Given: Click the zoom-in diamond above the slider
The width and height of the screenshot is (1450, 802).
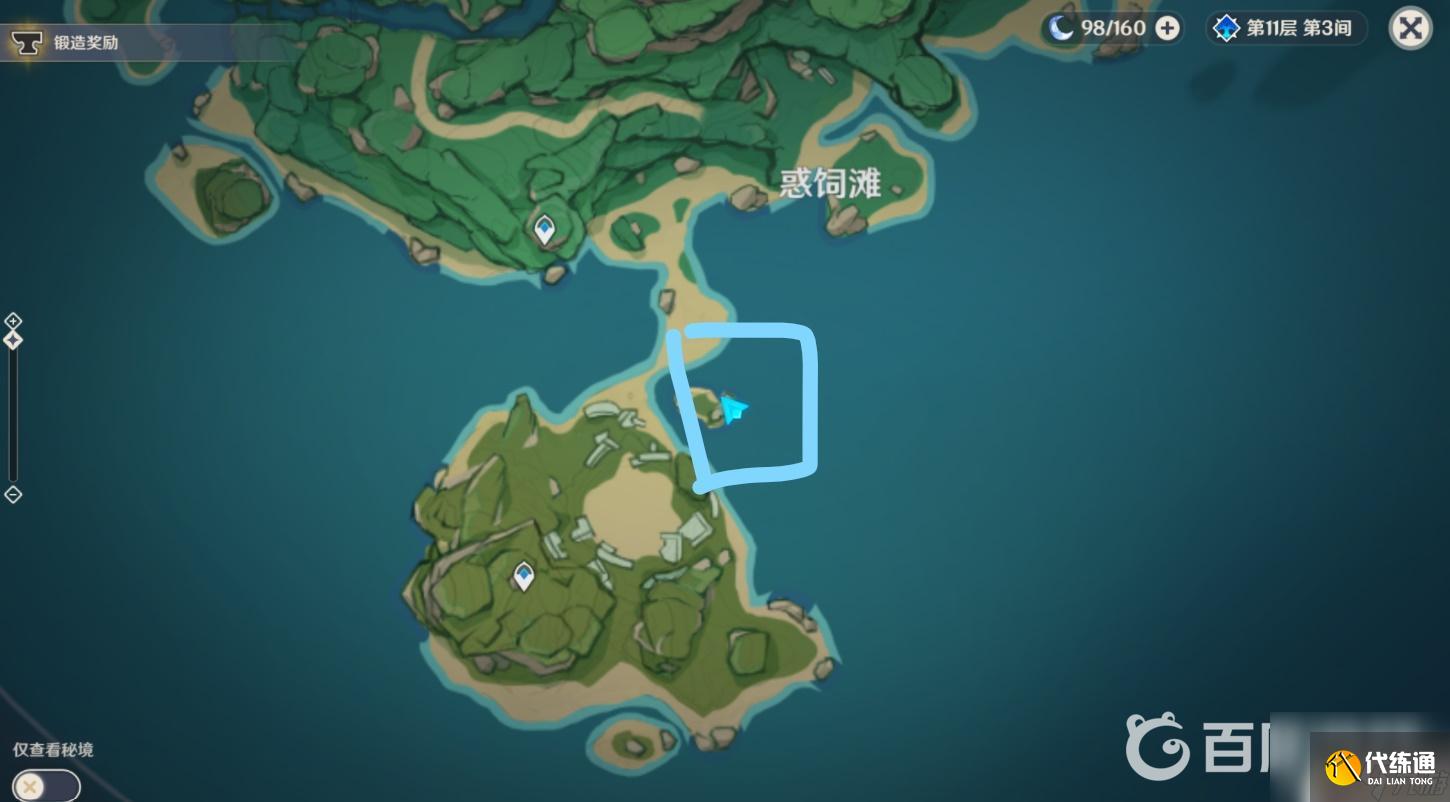Looking at the screenshot, I should (x=13, y=320).
